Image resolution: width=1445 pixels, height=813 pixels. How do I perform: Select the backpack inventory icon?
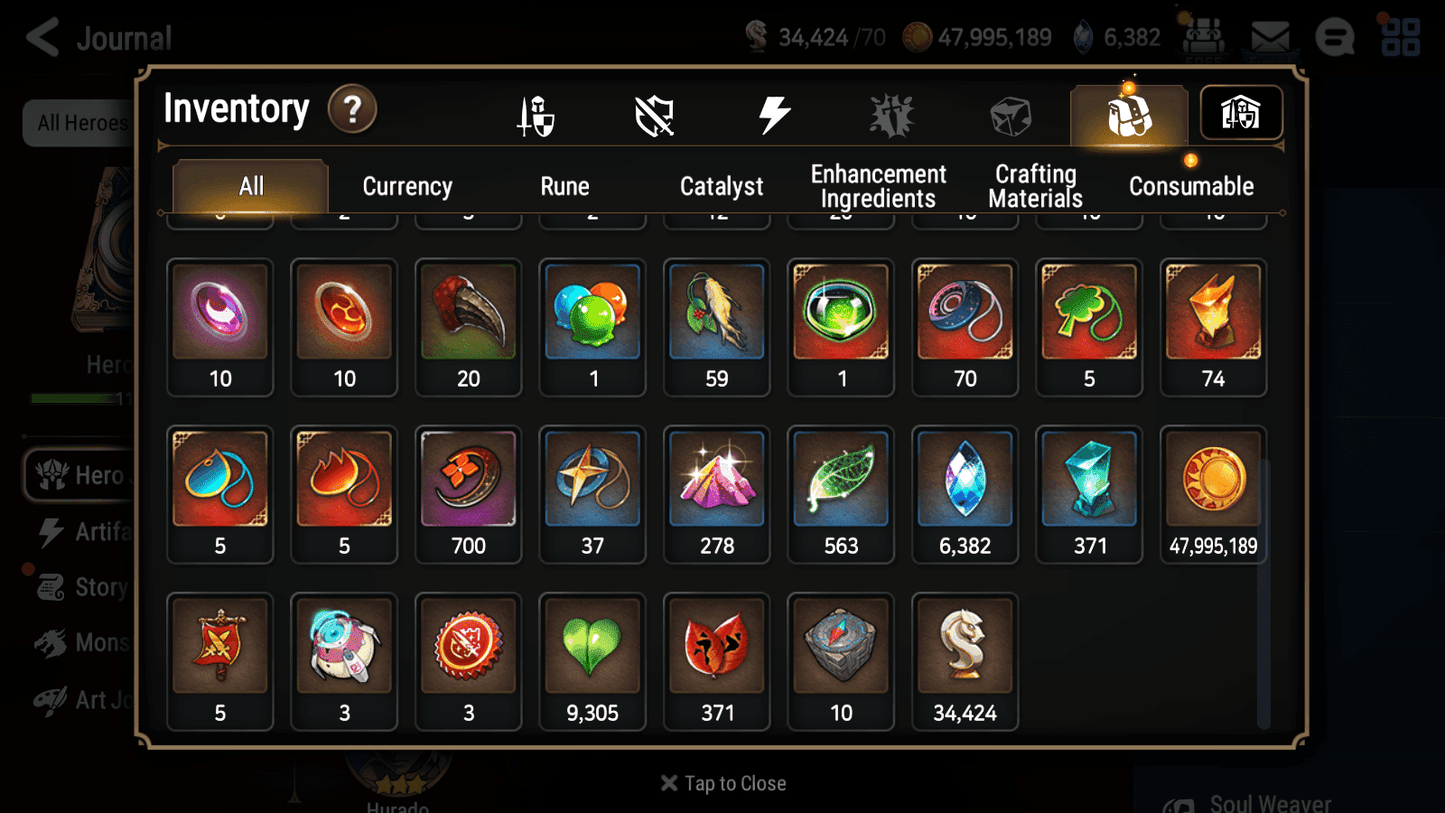point(1129,113)
